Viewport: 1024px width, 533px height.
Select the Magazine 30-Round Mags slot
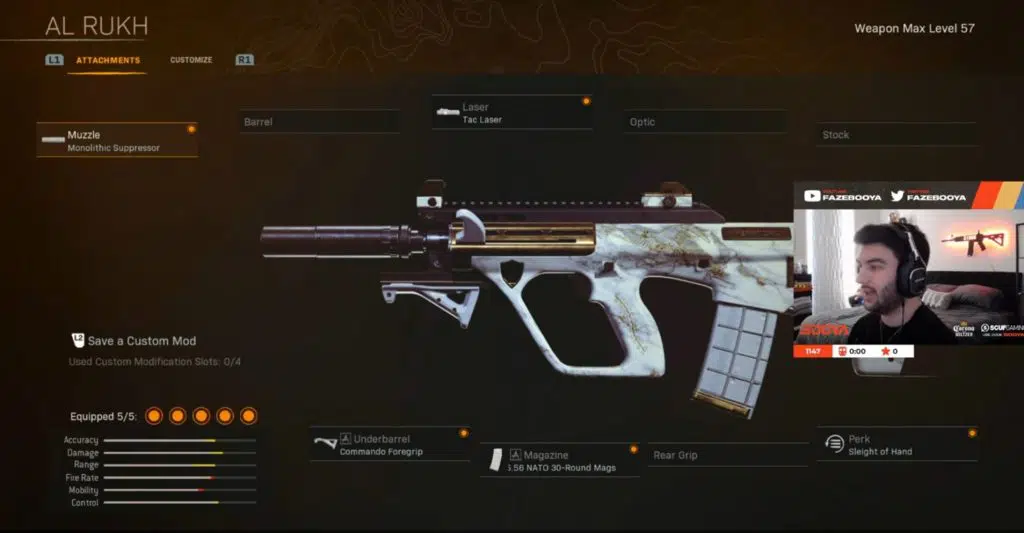click(x=560, y=461)
